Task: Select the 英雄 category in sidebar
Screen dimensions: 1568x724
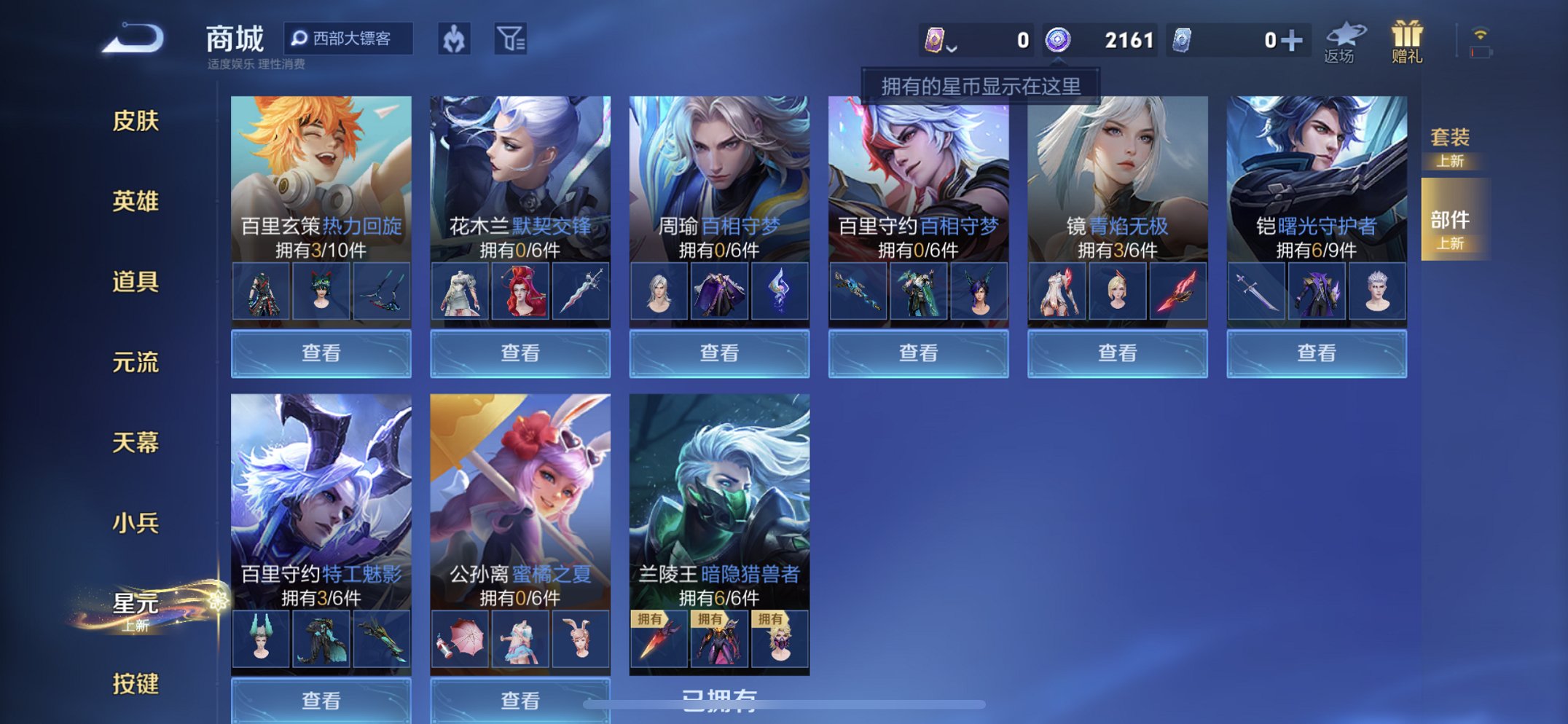Action: tap(136, 202)
